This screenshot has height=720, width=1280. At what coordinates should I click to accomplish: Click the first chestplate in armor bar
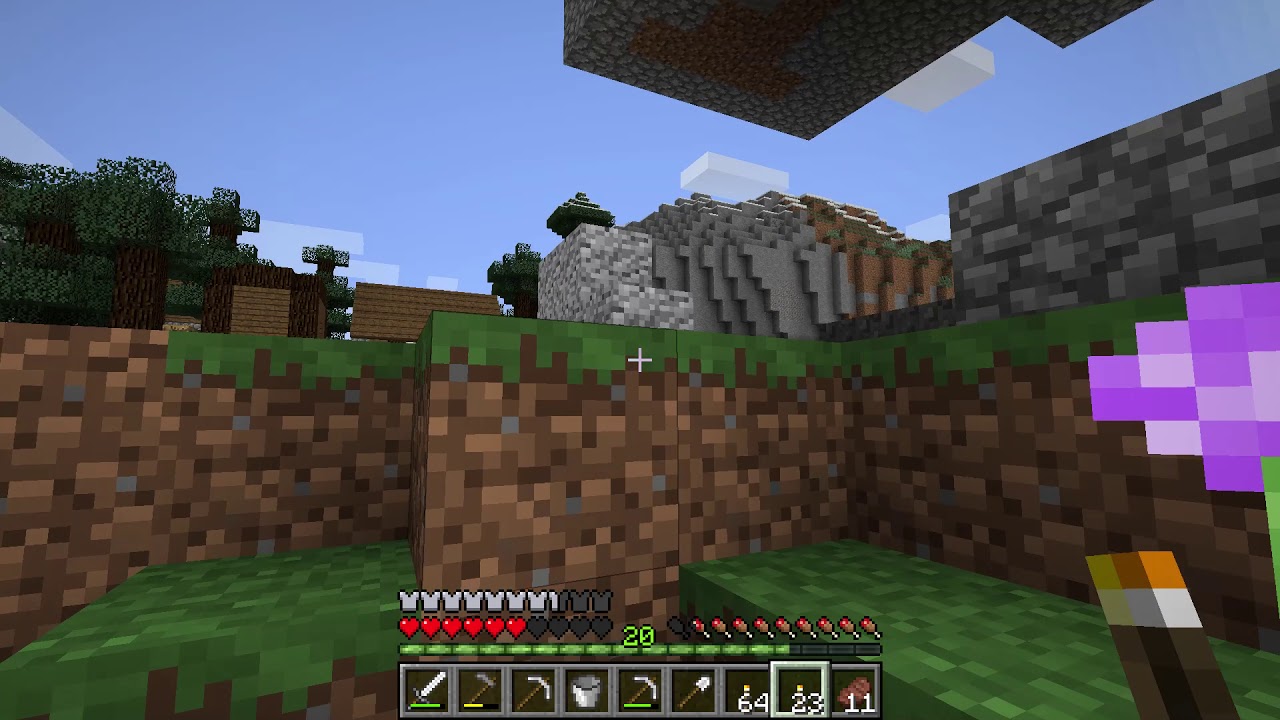(x=409, y=601)
